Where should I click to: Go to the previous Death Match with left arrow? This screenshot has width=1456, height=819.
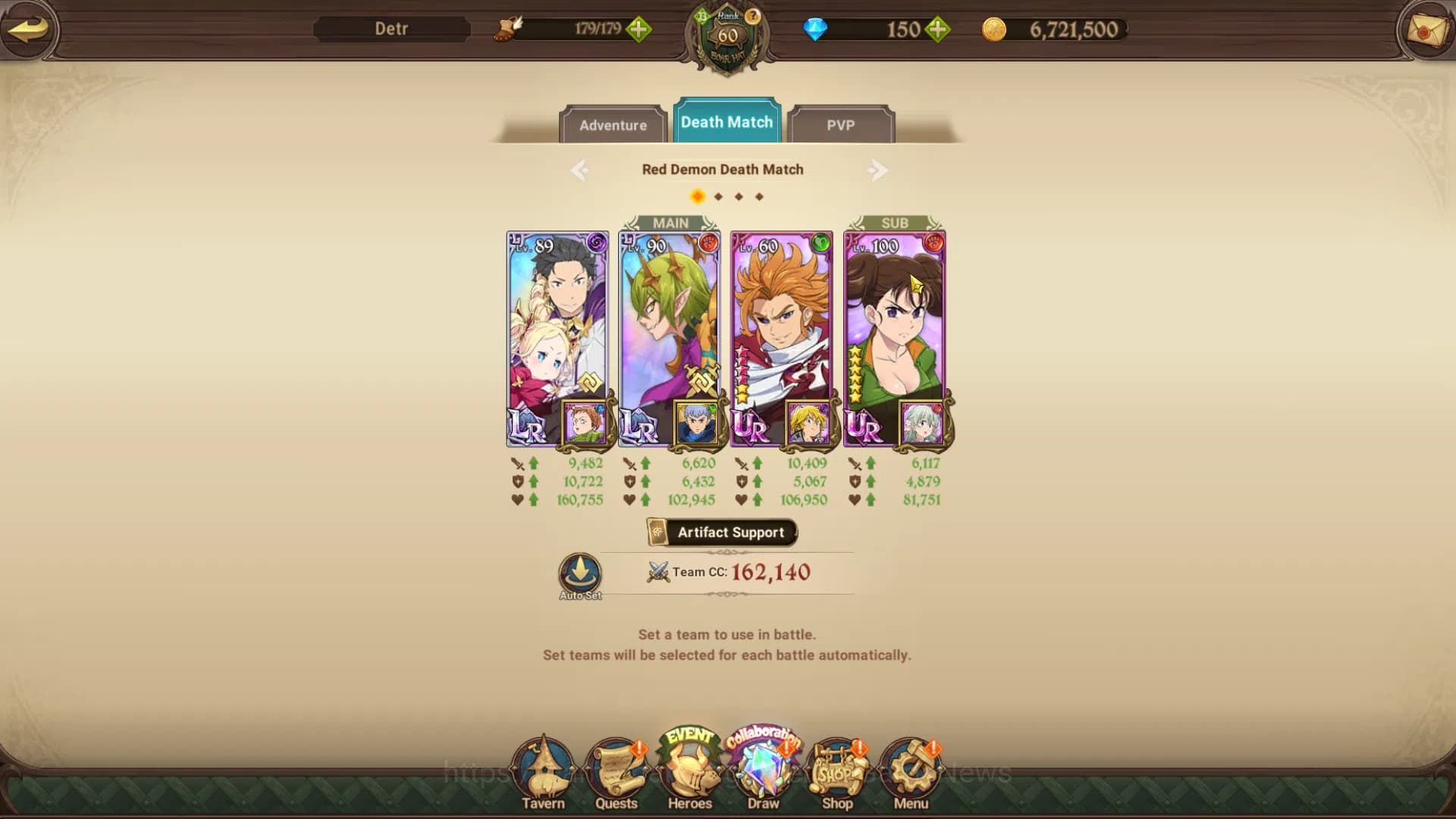[x=581, y=170]
